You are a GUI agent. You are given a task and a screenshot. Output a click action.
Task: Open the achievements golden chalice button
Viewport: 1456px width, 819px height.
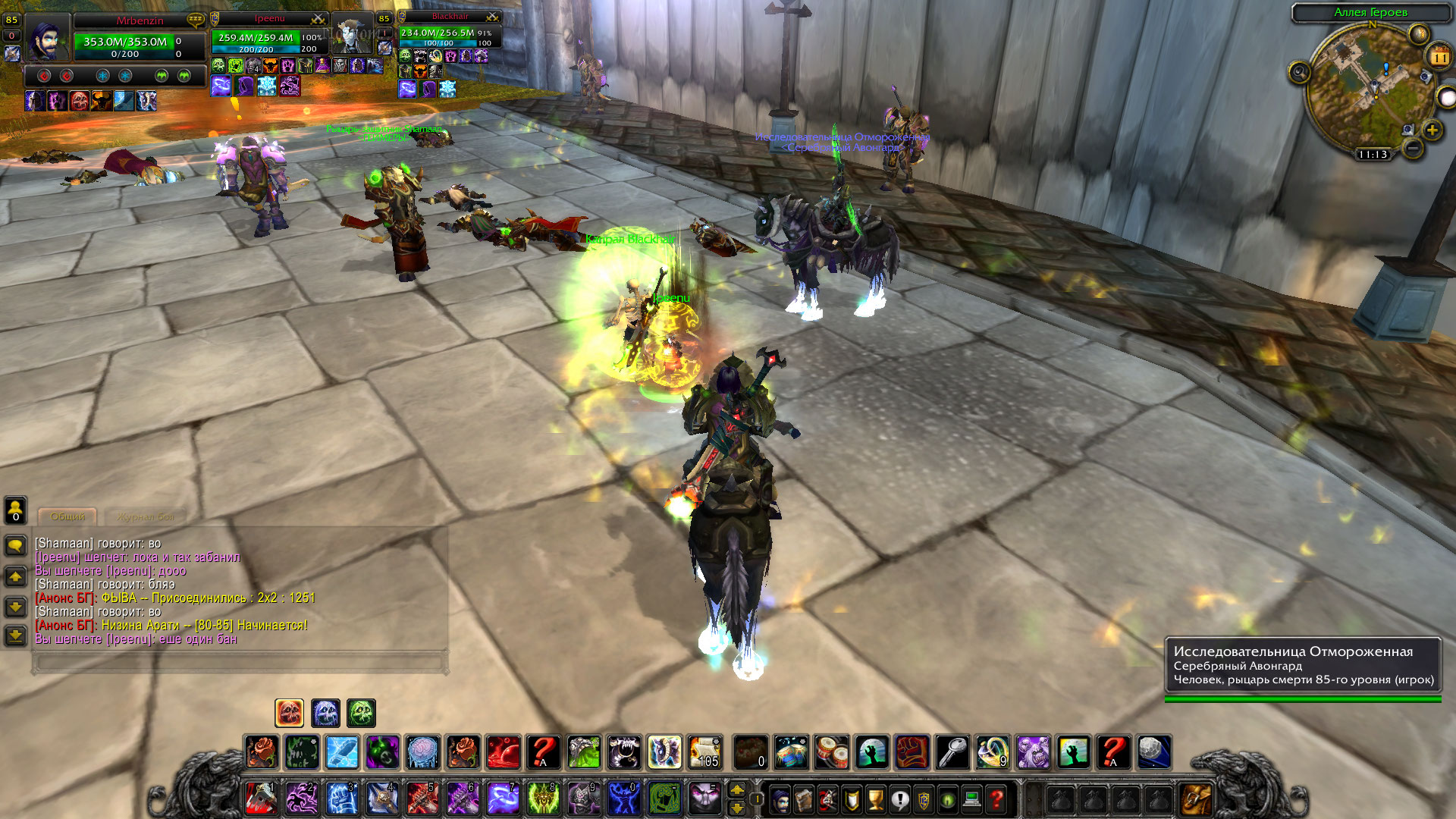click(876, 799)
